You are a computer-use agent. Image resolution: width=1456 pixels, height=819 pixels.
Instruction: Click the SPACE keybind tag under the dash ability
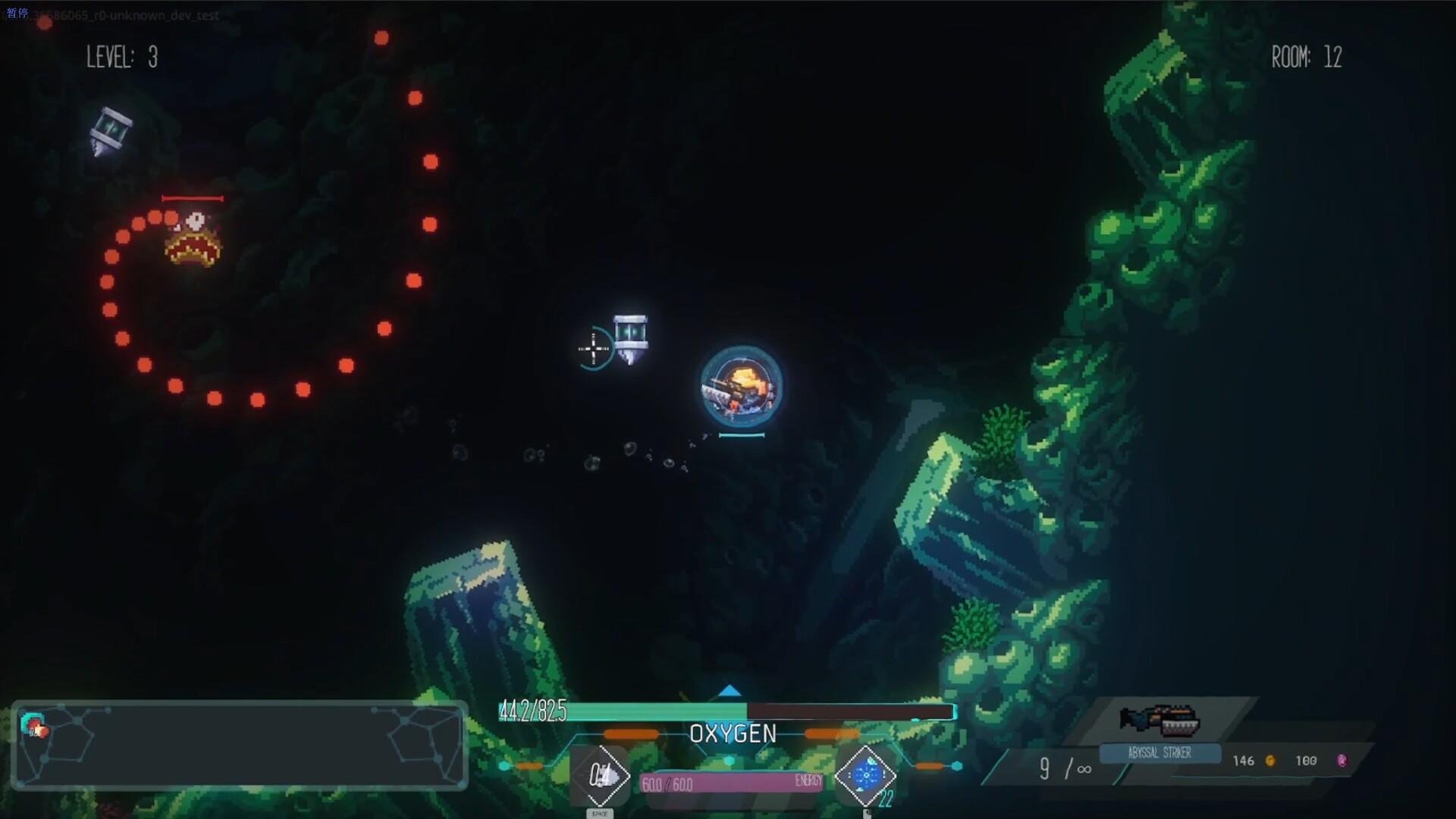[x=601, y=813]
